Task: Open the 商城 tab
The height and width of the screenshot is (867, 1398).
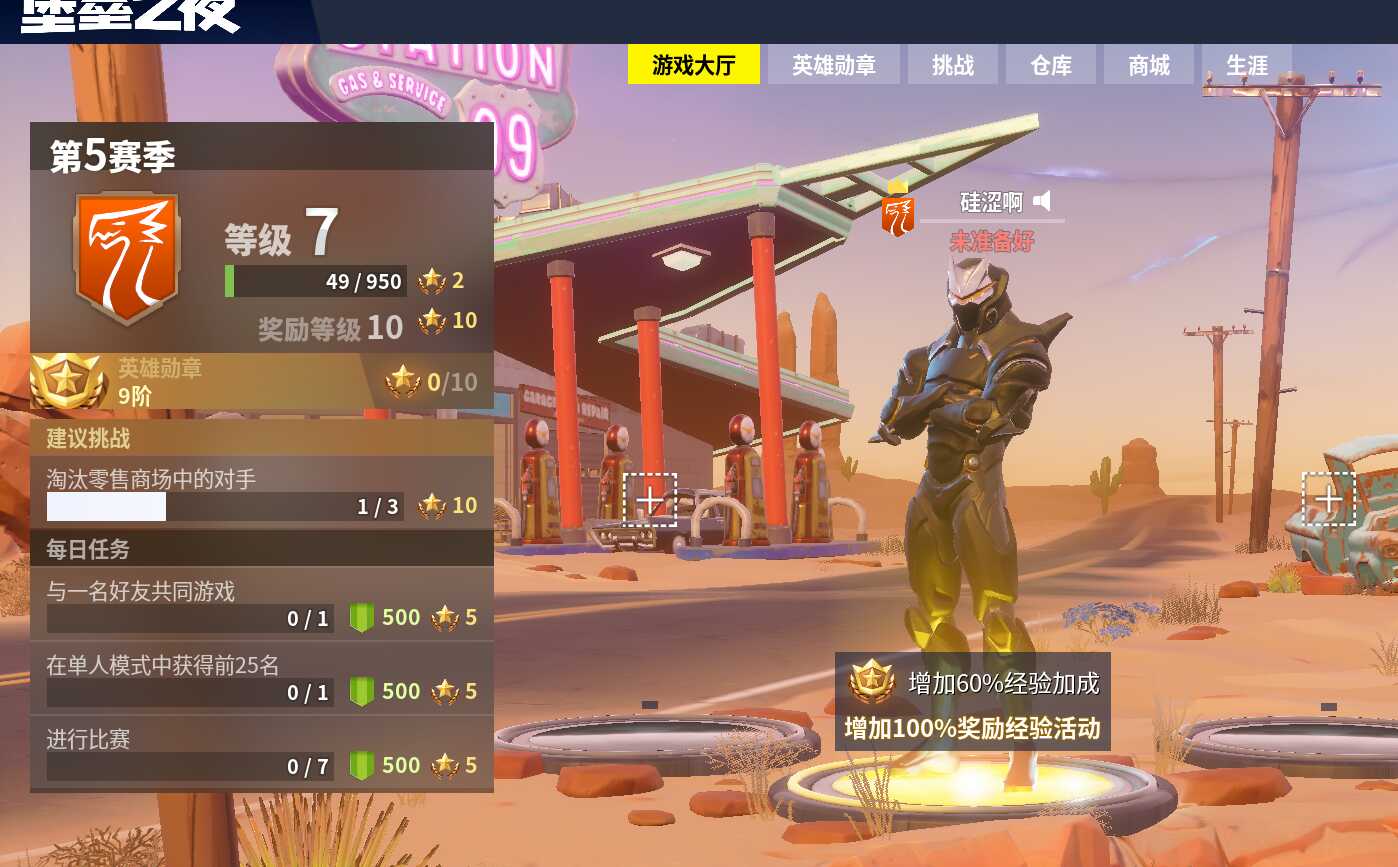Action: pyautogui.click(x=1147, y=64)
